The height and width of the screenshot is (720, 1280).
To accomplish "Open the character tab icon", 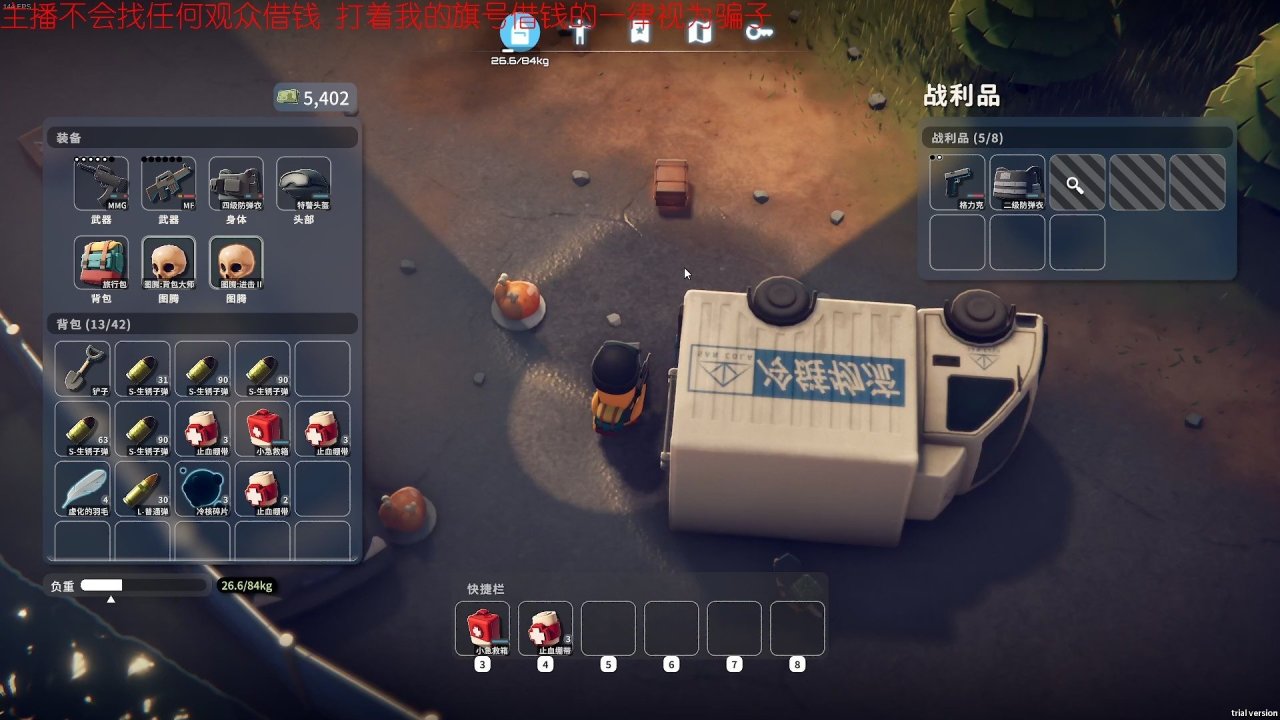I will (580, 33).
